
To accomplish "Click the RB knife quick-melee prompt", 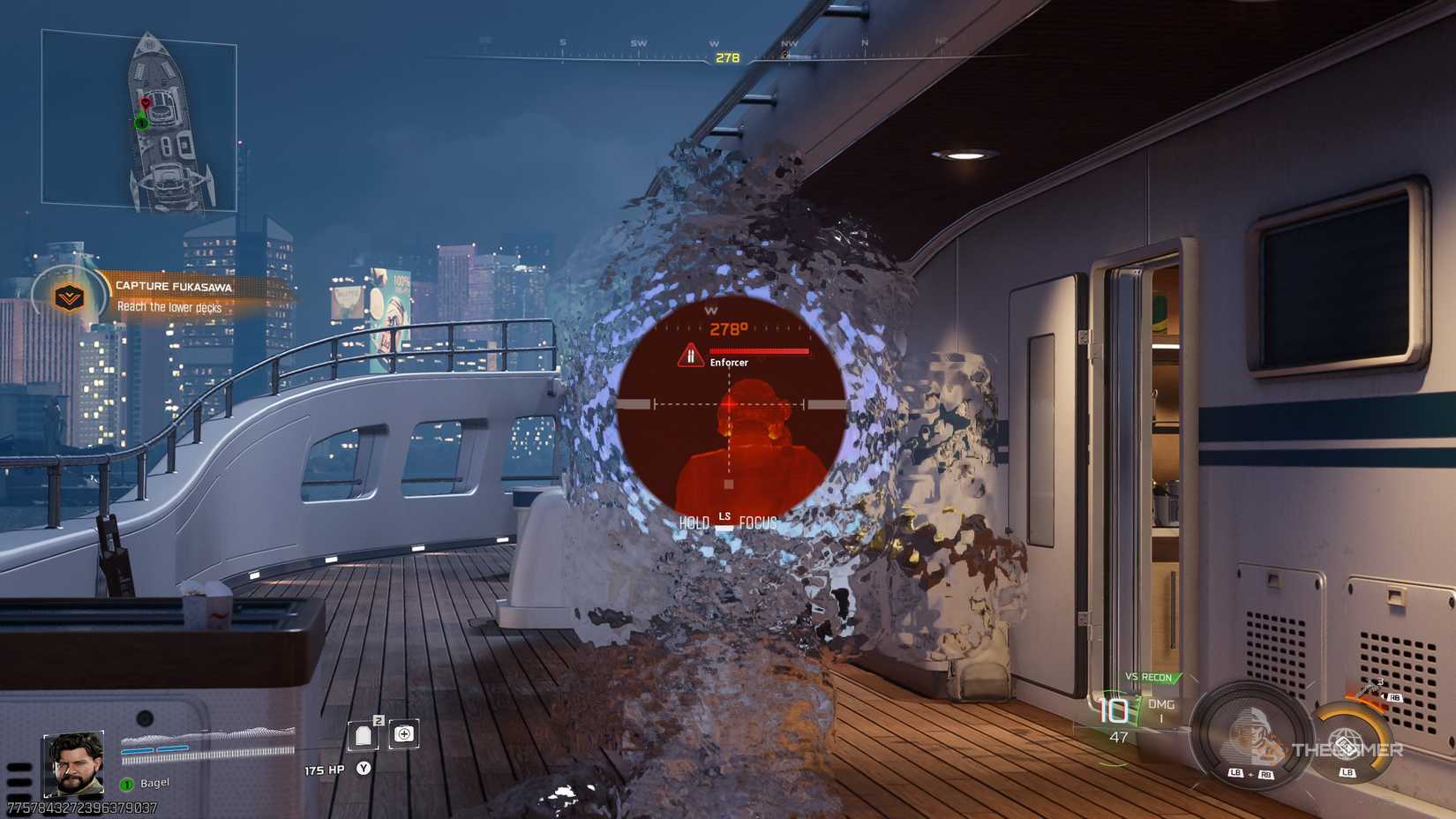I will [x=1396, y=696].
